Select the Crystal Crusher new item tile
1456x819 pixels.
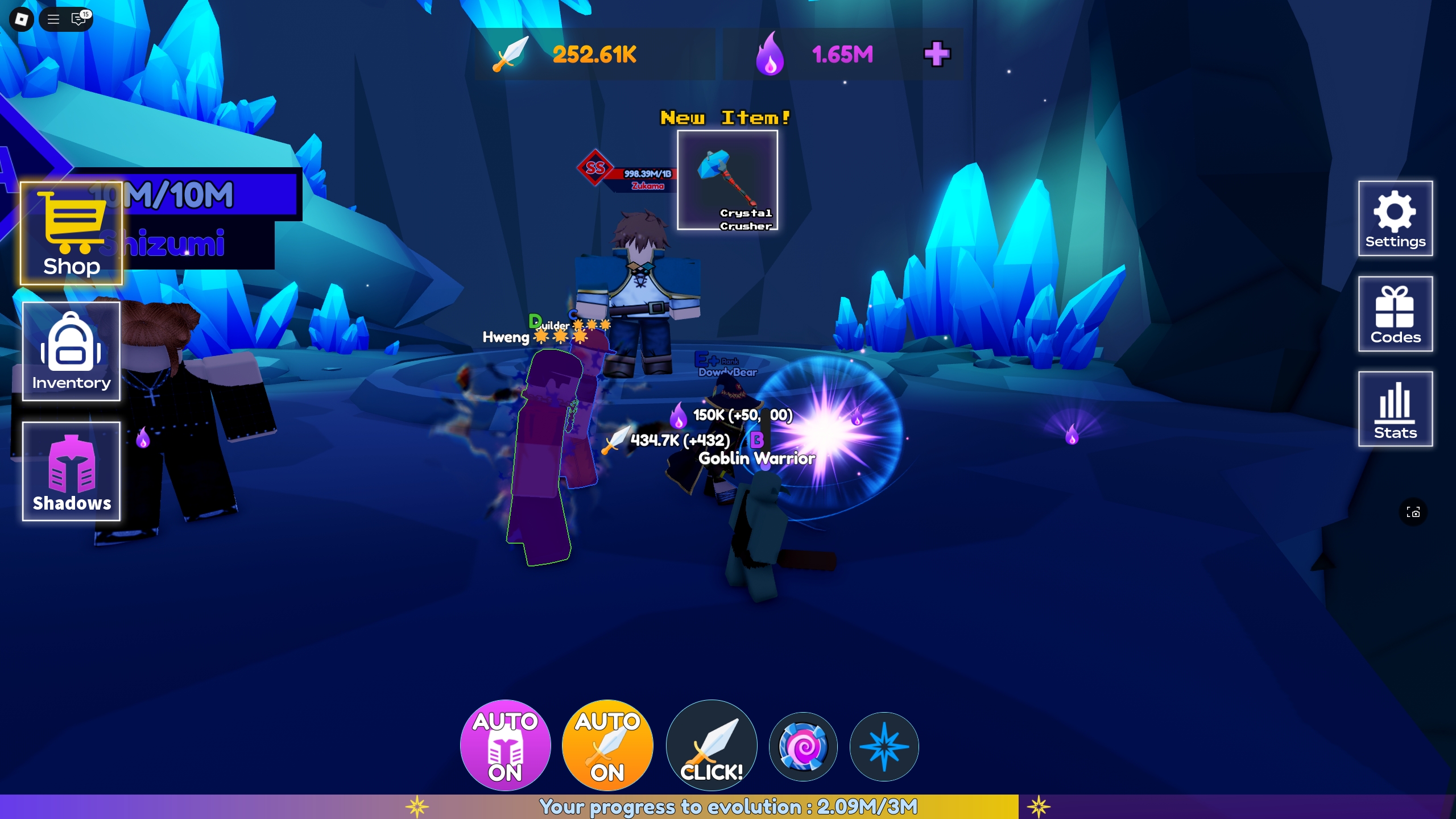click(727, 180)
